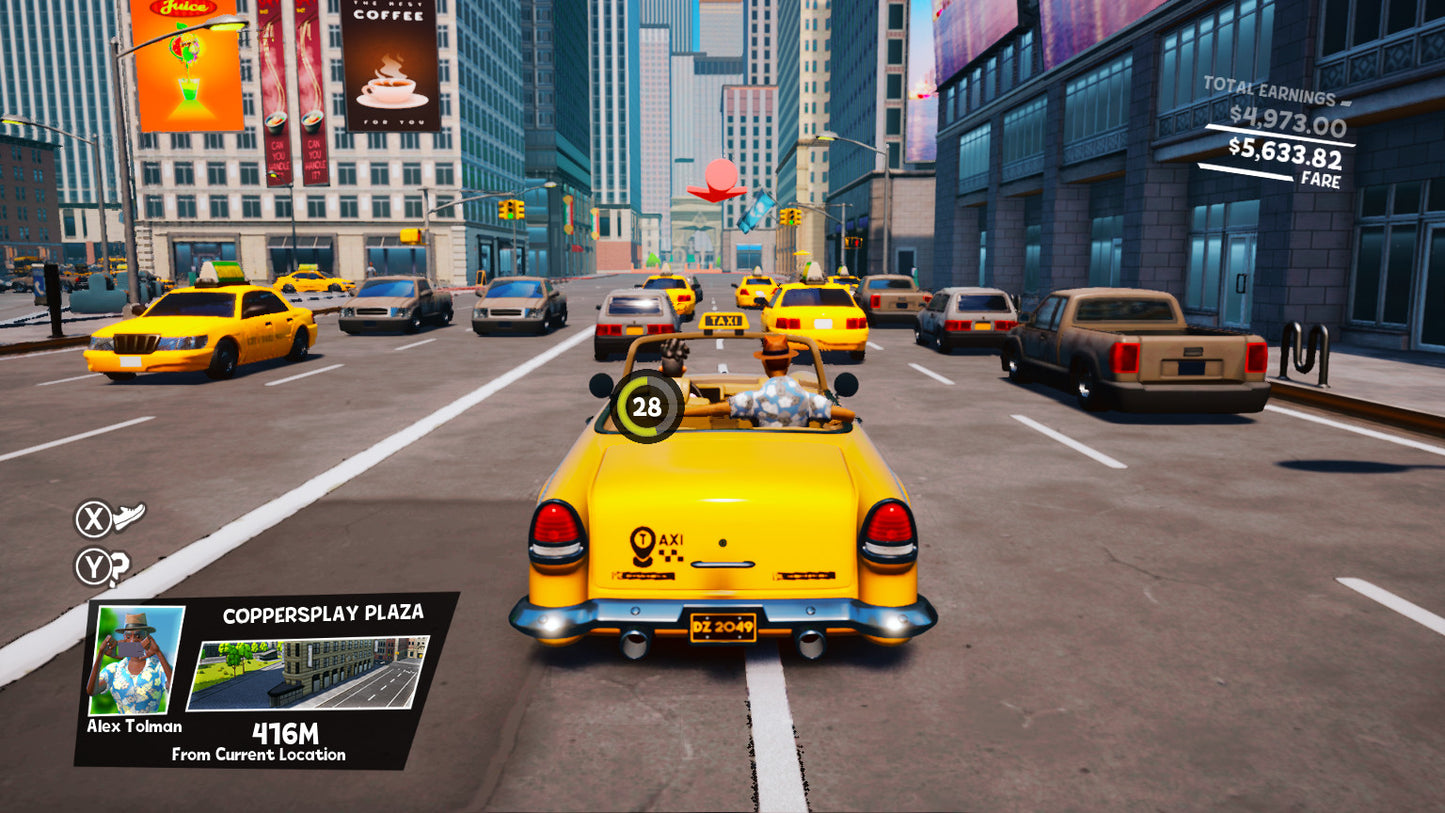The width and height of the screenshot is (1445, 813).
Task: Select the Coppersplay Plaza title
Action: coord(322,612)
